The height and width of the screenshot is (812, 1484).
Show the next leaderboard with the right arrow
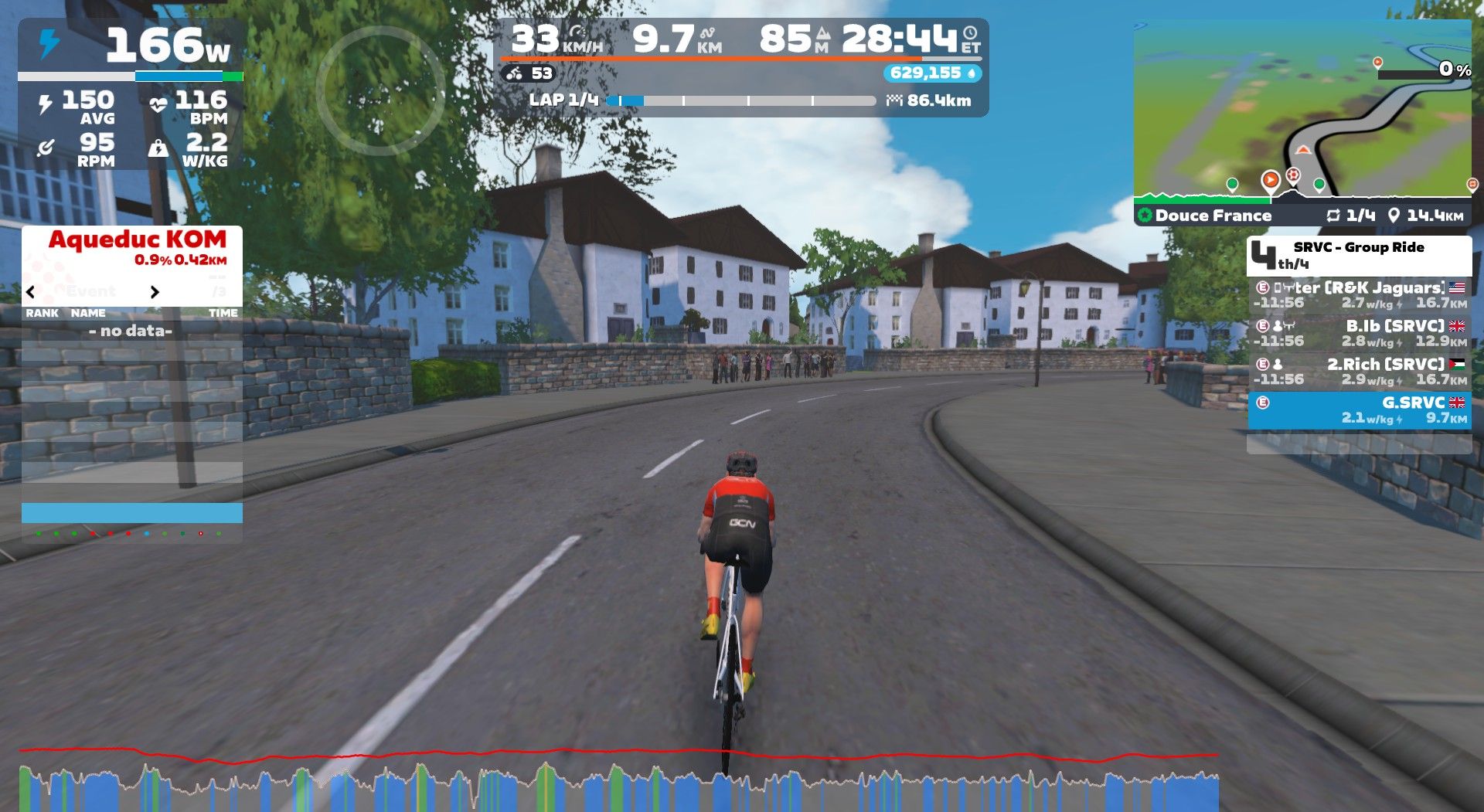[155, 292]
